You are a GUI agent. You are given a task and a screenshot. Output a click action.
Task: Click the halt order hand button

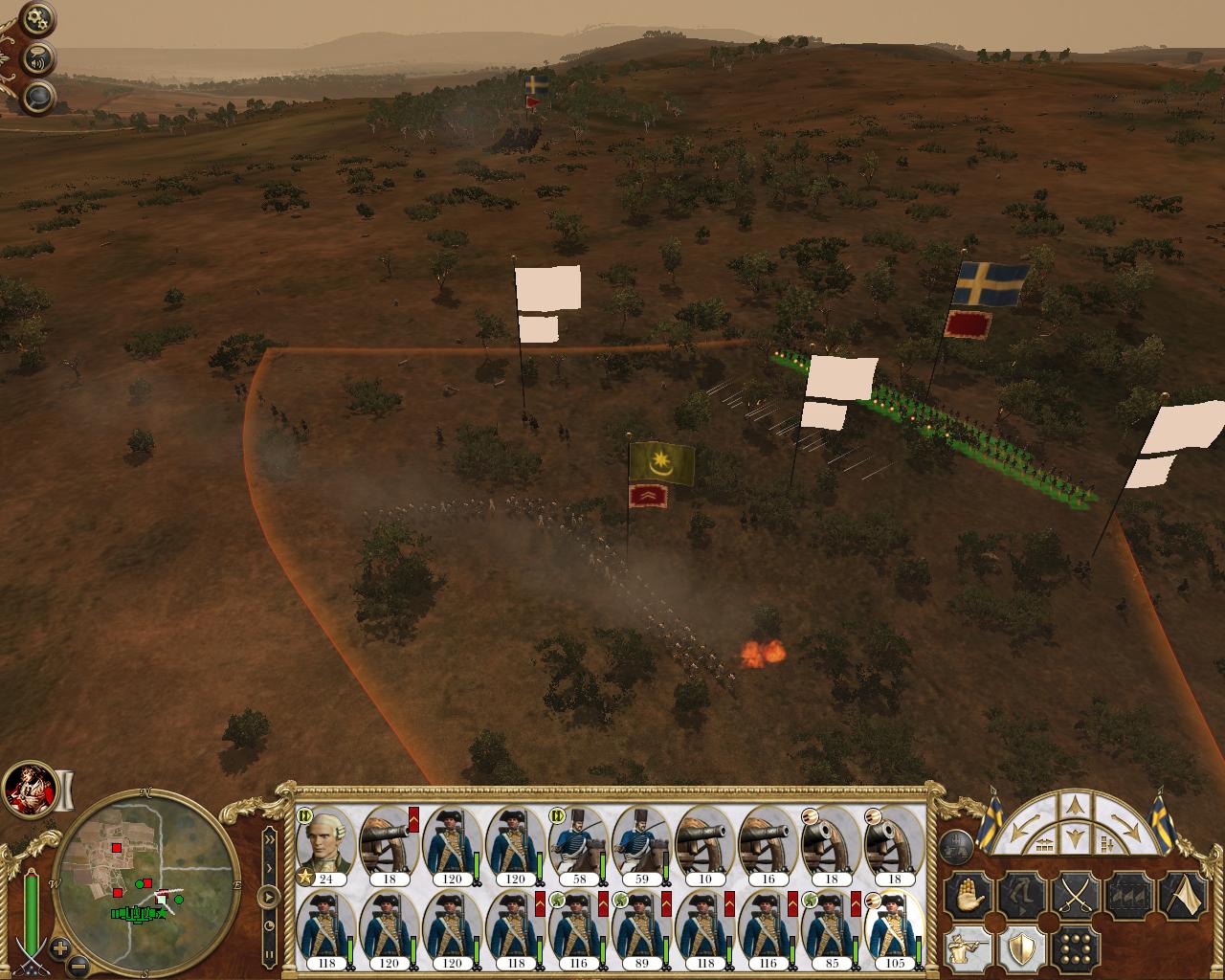click(967, 897)
